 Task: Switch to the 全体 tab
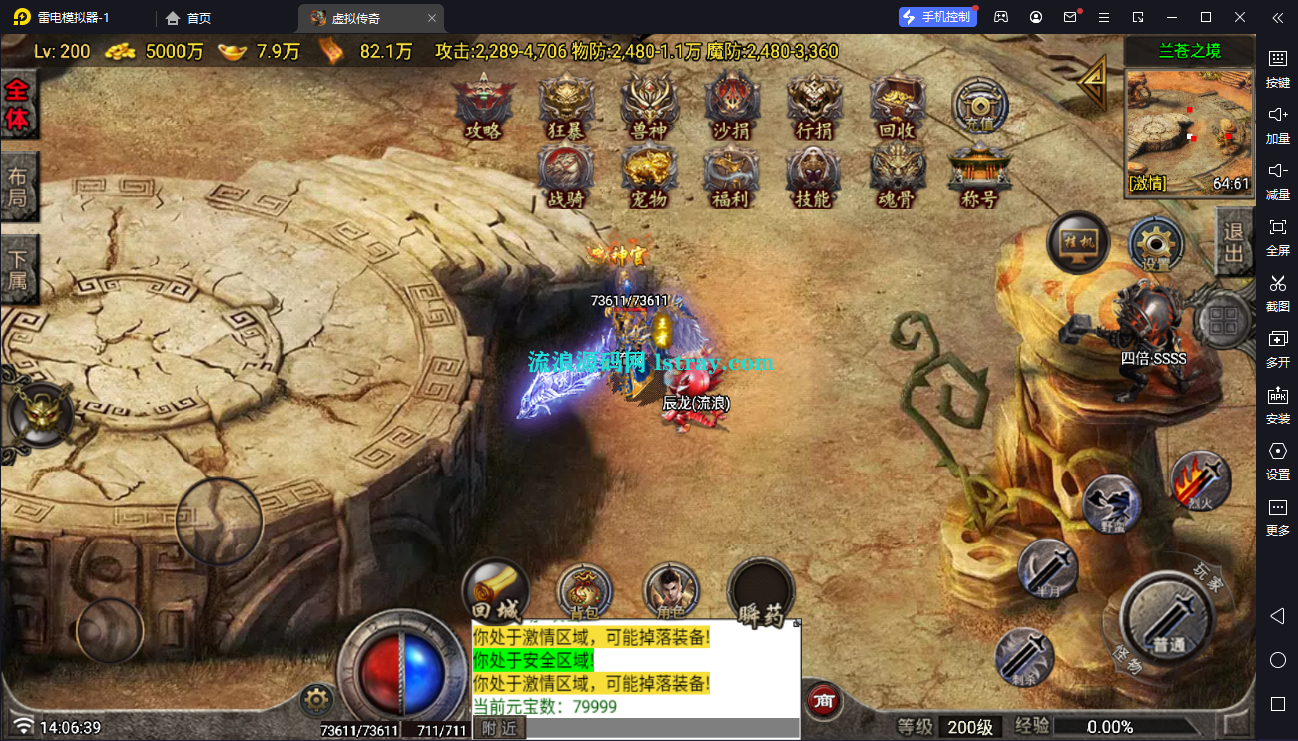coord(18,105)
